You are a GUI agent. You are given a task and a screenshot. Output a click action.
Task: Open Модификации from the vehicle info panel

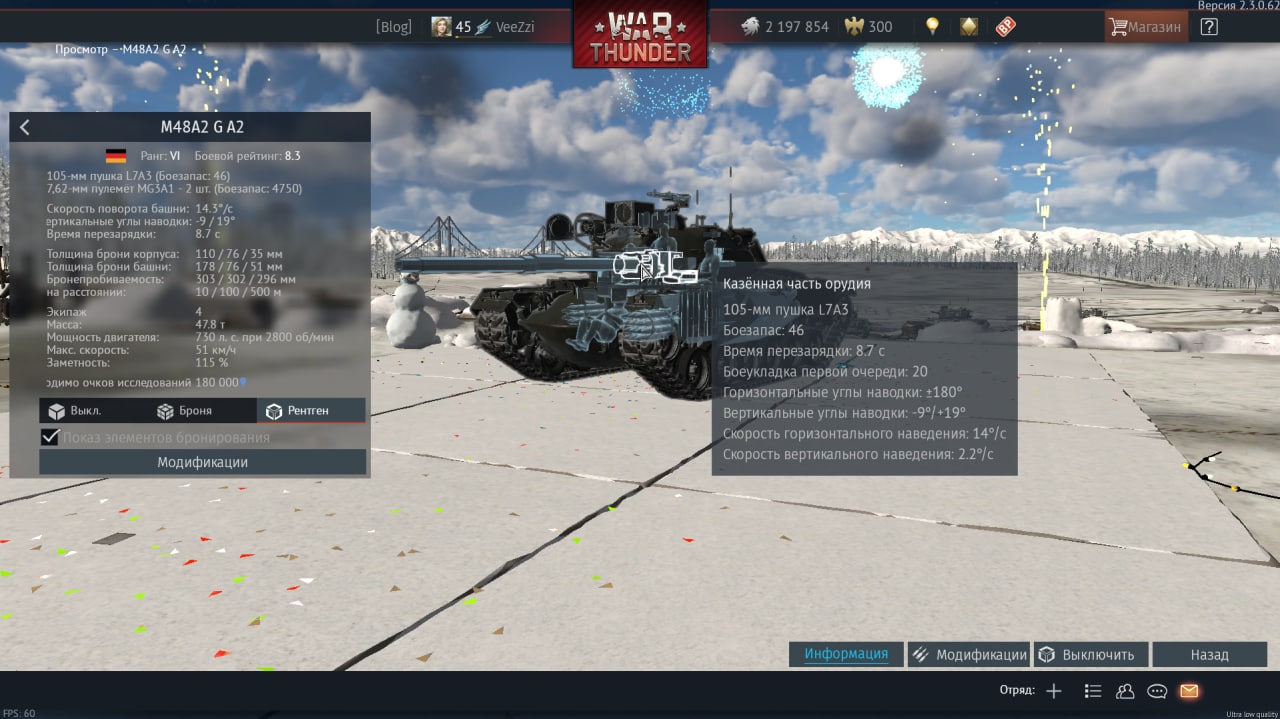[202, 462]
